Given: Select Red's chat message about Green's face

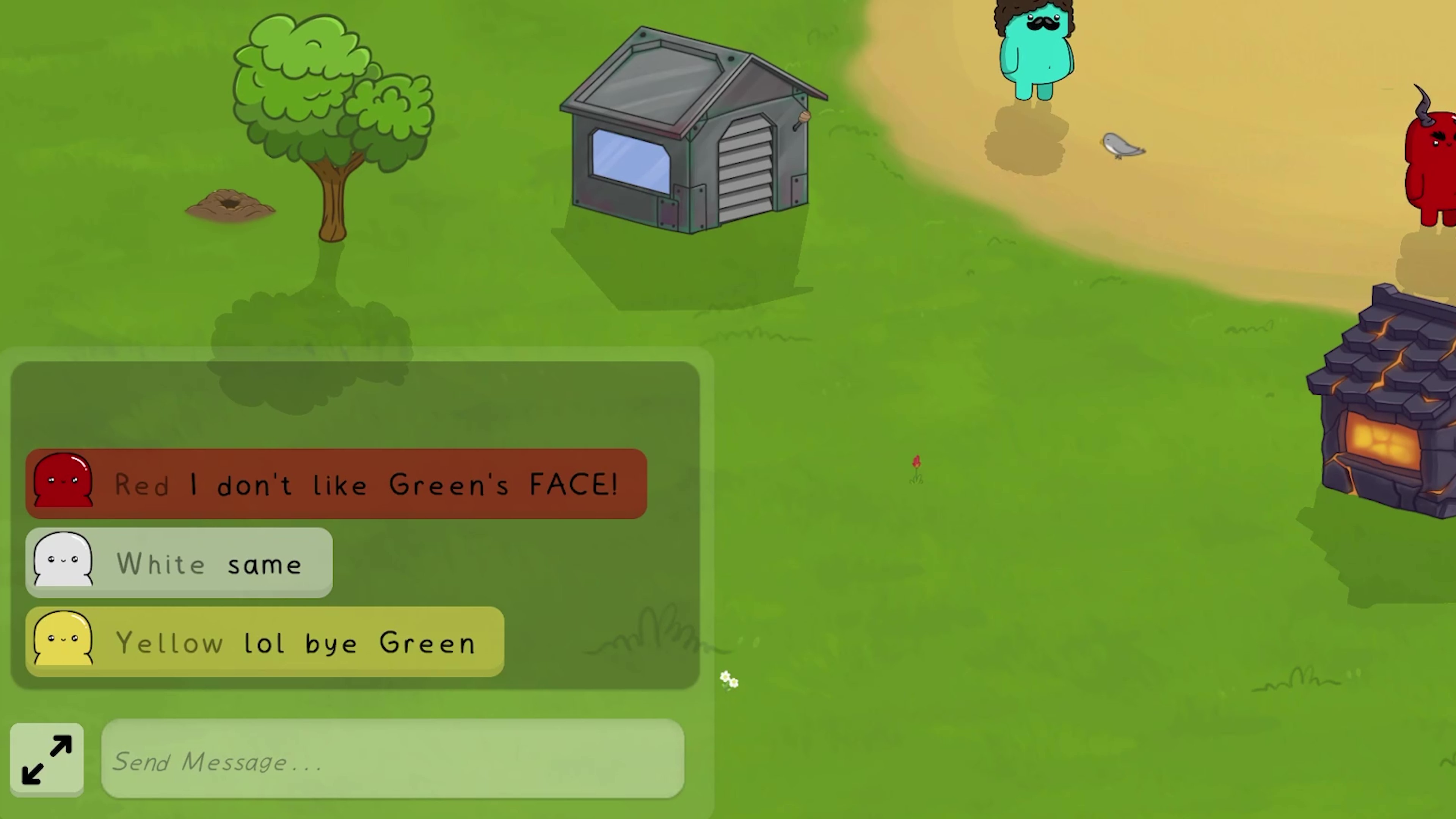Looking at the screenshot, I should (336, 484).
